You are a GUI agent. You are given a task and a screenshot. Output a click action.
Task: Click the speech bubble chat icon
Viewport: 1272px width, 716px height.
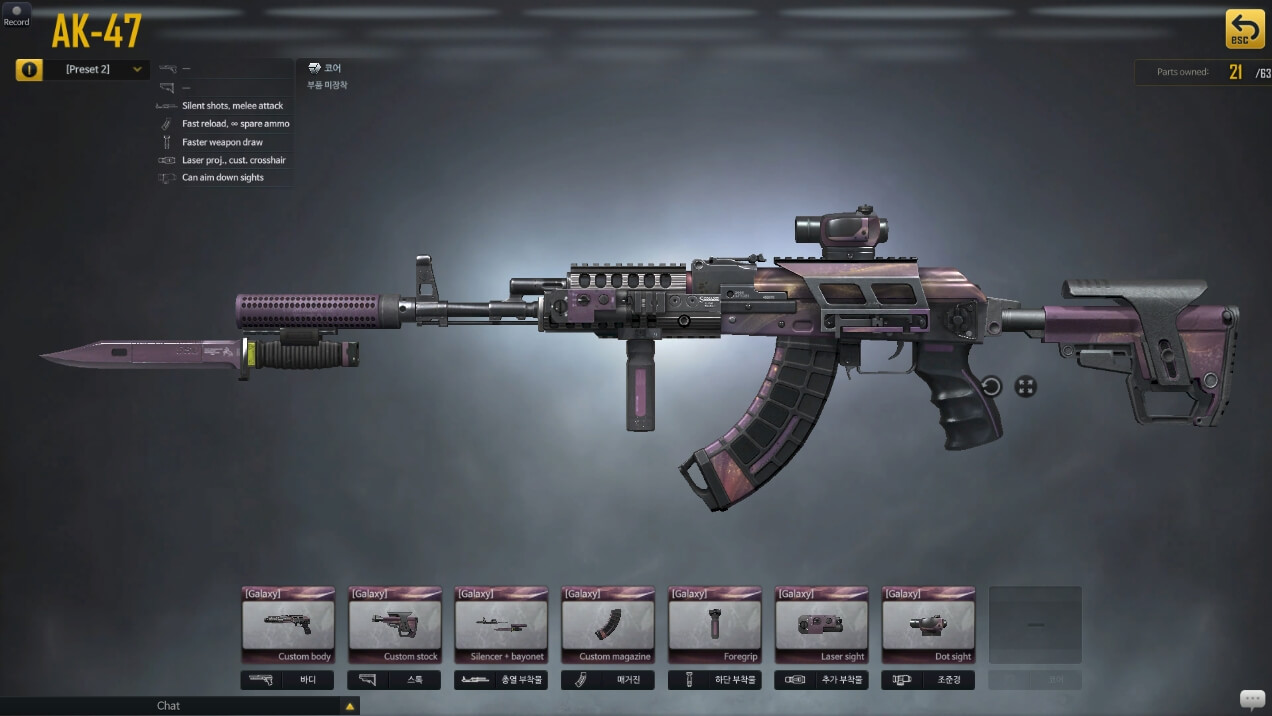[1251, 698]
